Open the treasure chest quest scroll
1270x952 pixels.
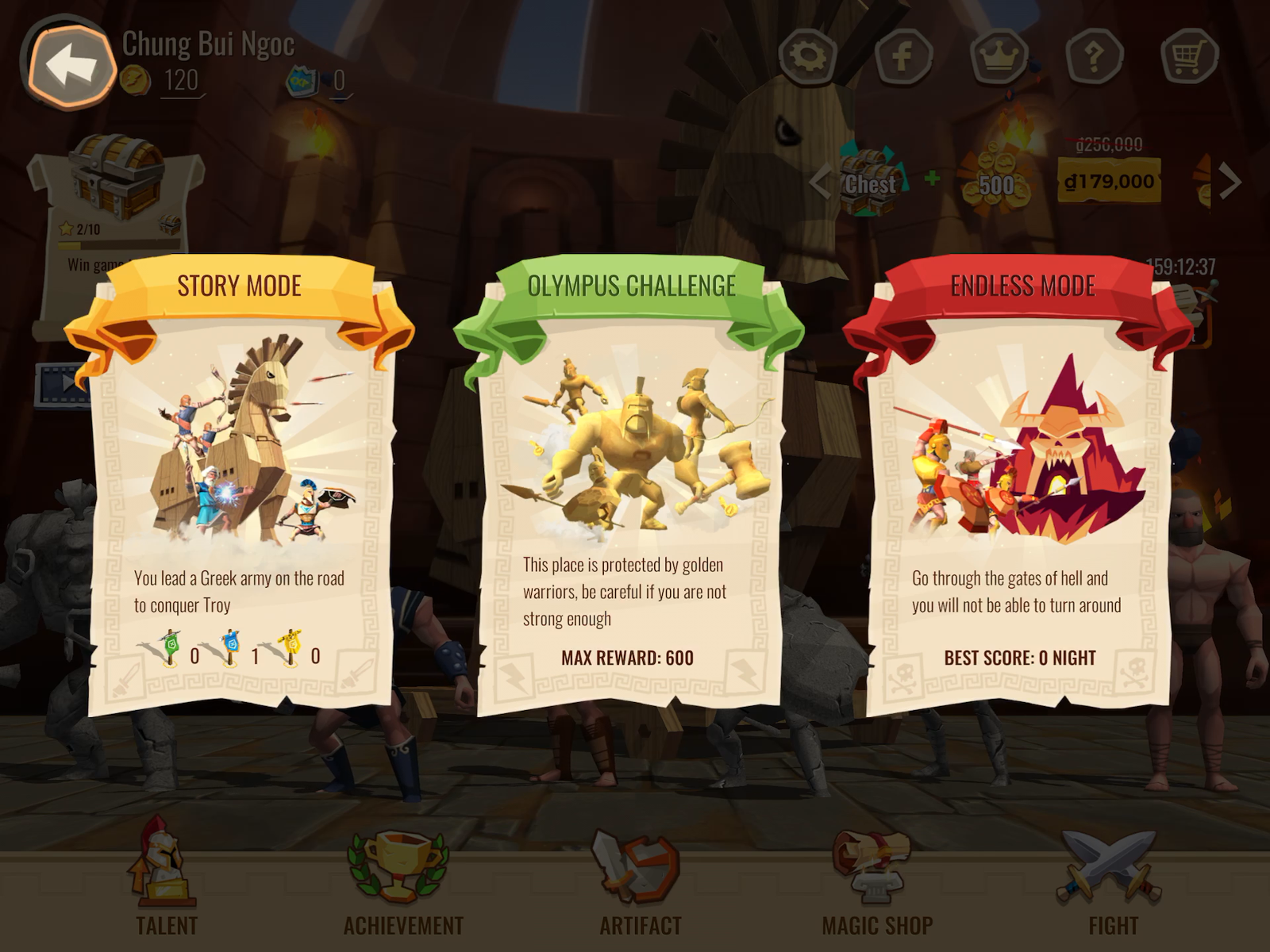[x=117, y=198]
